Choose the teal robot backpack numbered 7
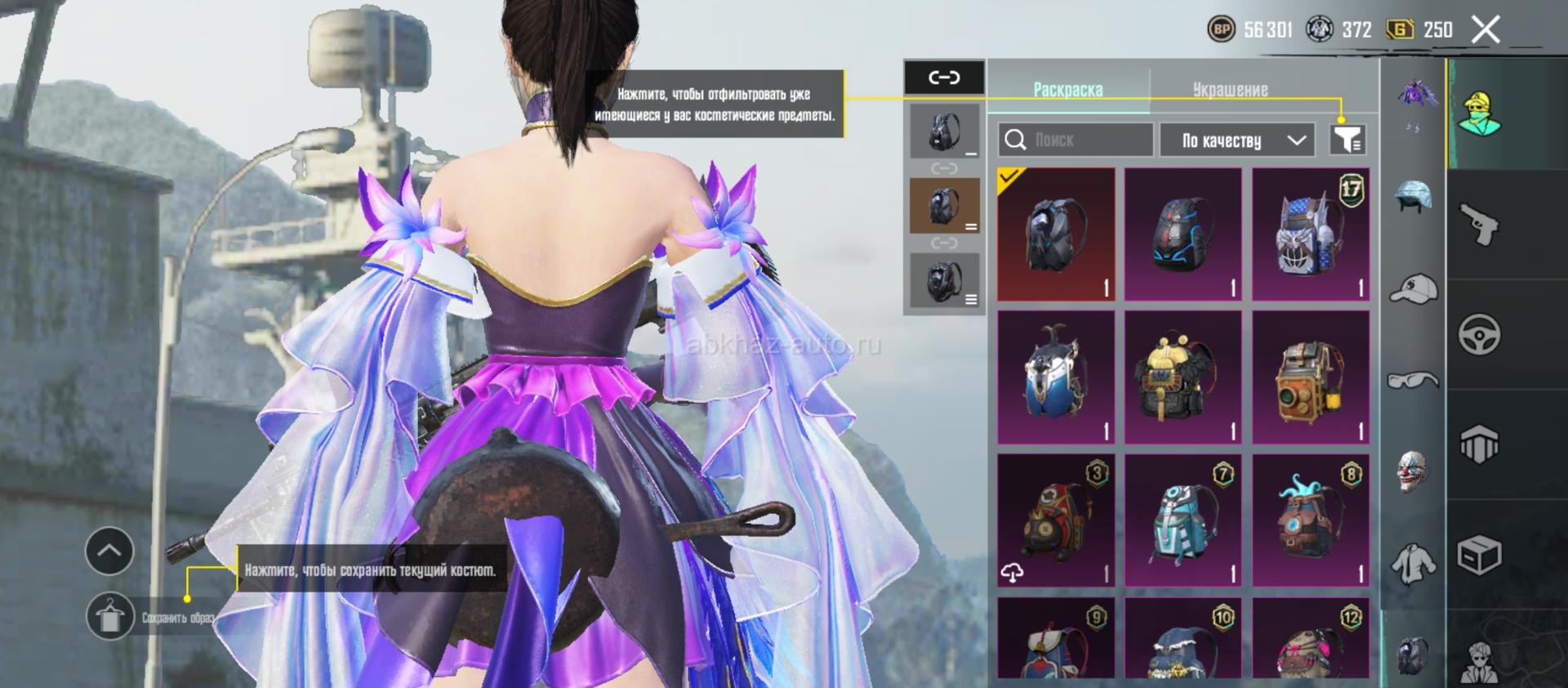 [x=1183, y=520]
